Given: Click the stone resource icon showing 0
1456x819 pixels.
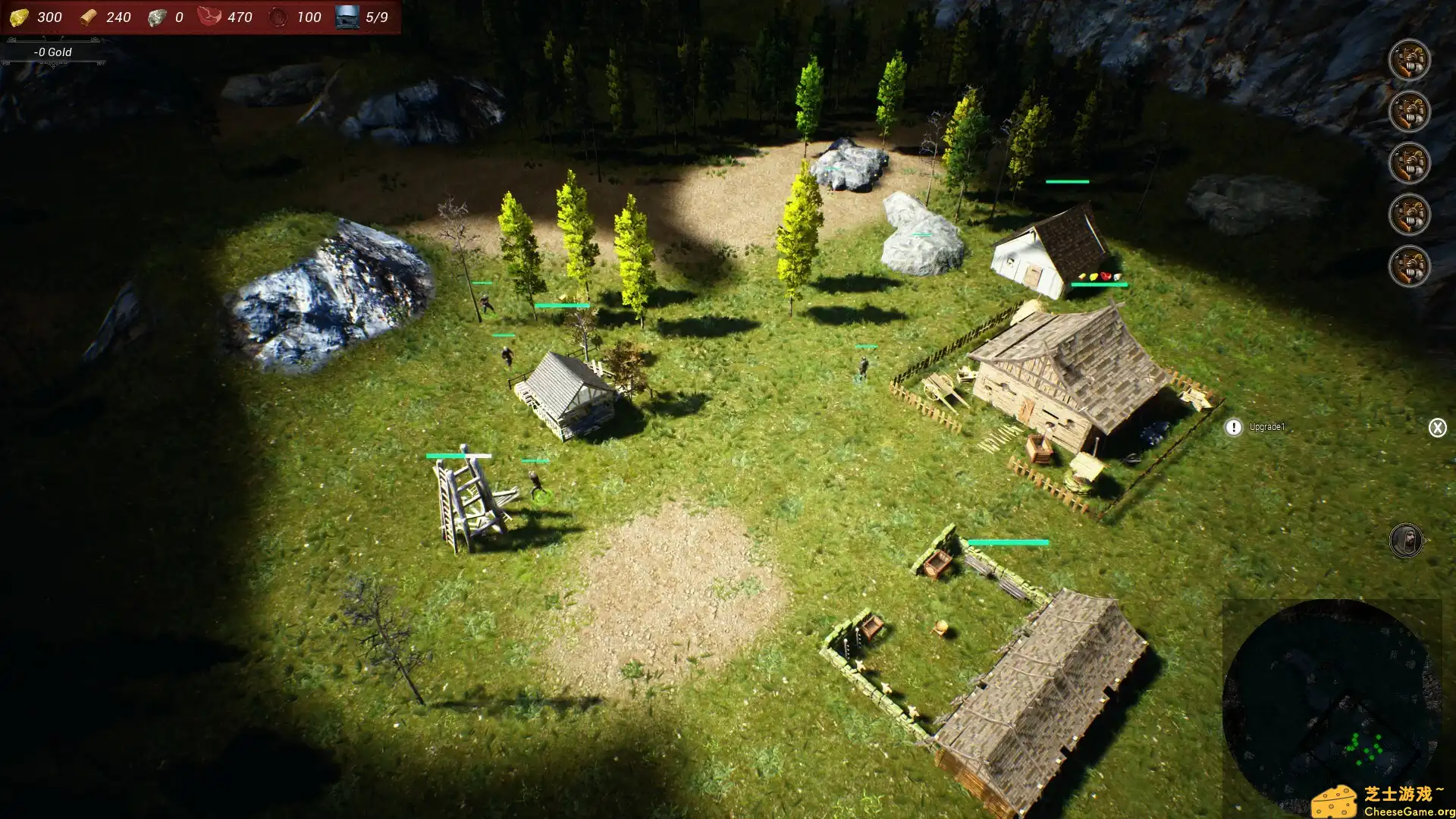Looking at the screenshot, I should pyautogui.click(x=159, y=17).
